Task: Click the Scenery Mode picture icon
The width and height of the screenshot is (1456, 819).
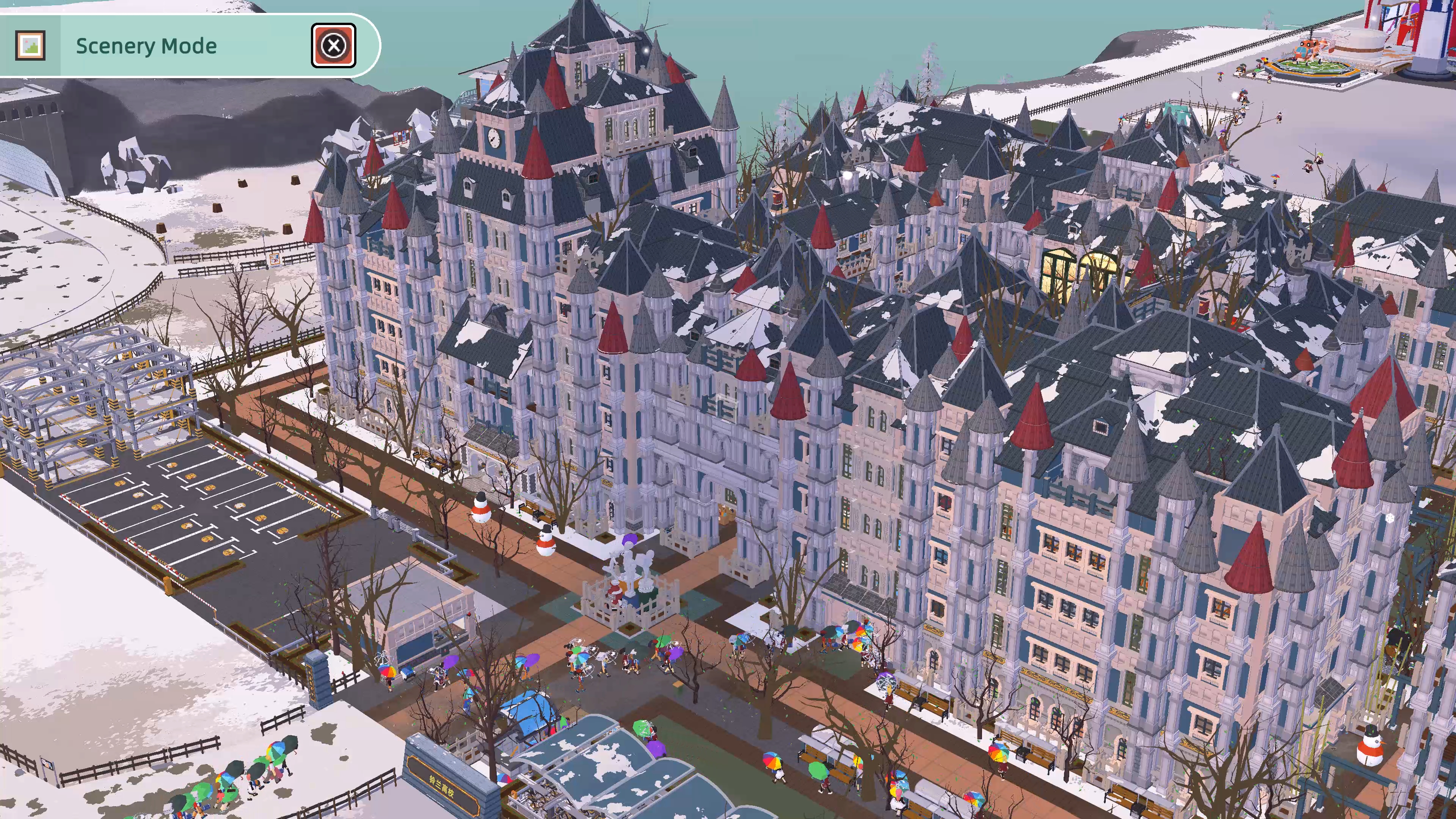Action: (30, 45)
